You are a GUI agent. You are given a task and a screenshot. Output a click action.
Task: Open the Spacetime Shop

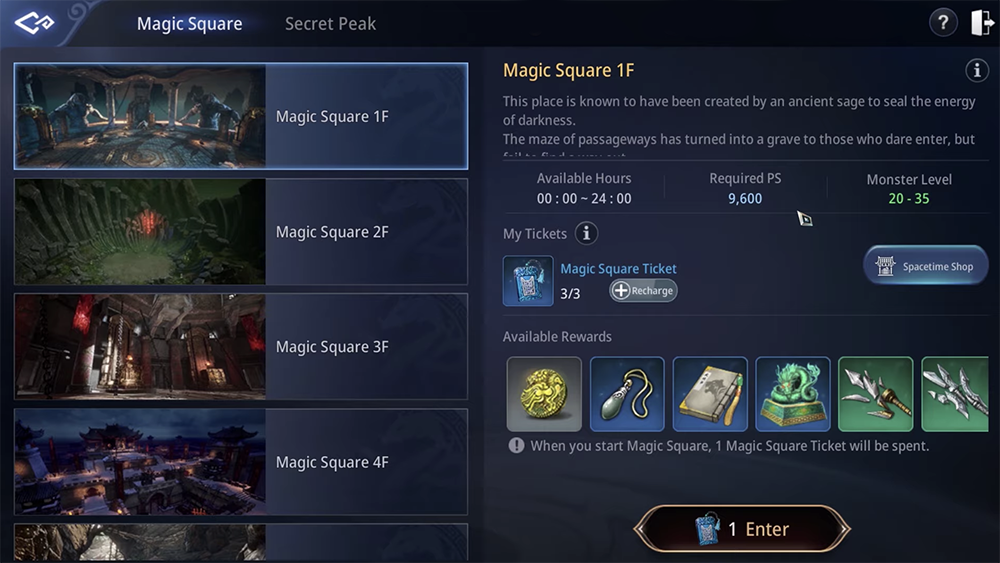pyautogui.click(x=925, y=266)
